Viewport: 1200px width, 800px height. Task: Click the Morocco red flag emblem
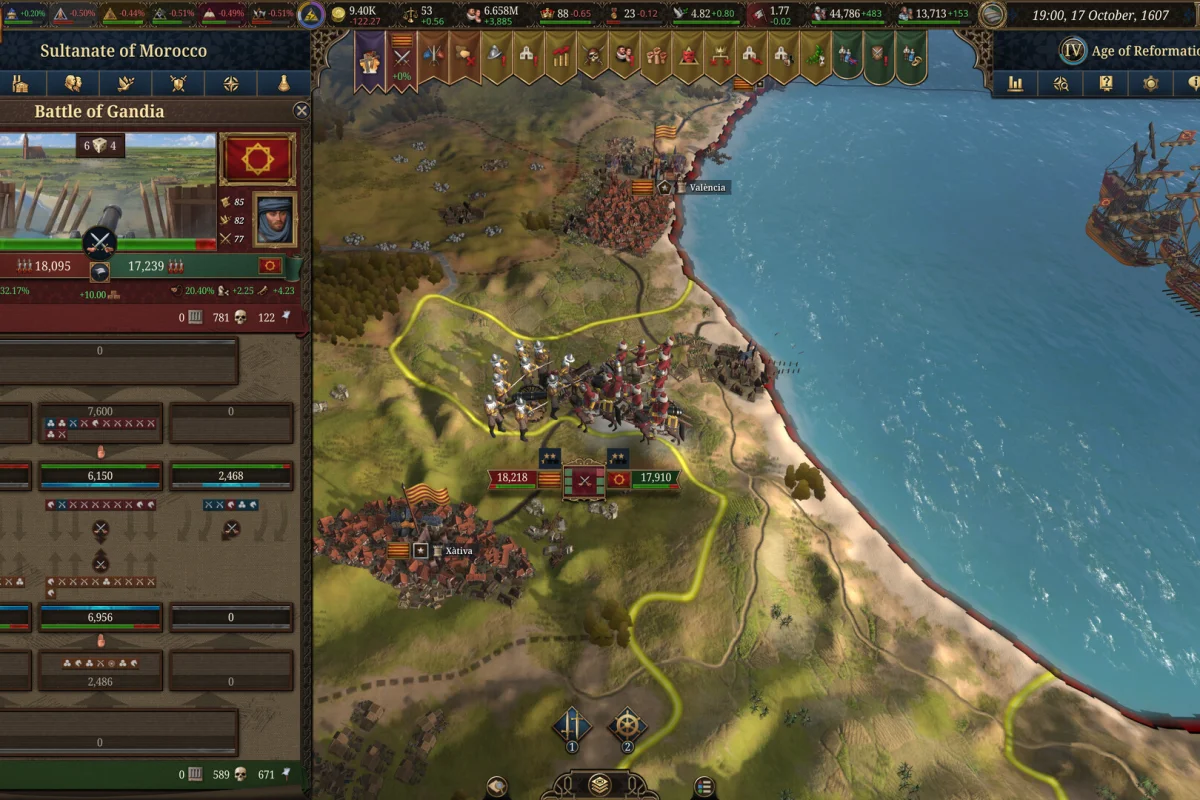tap(257, 160)
